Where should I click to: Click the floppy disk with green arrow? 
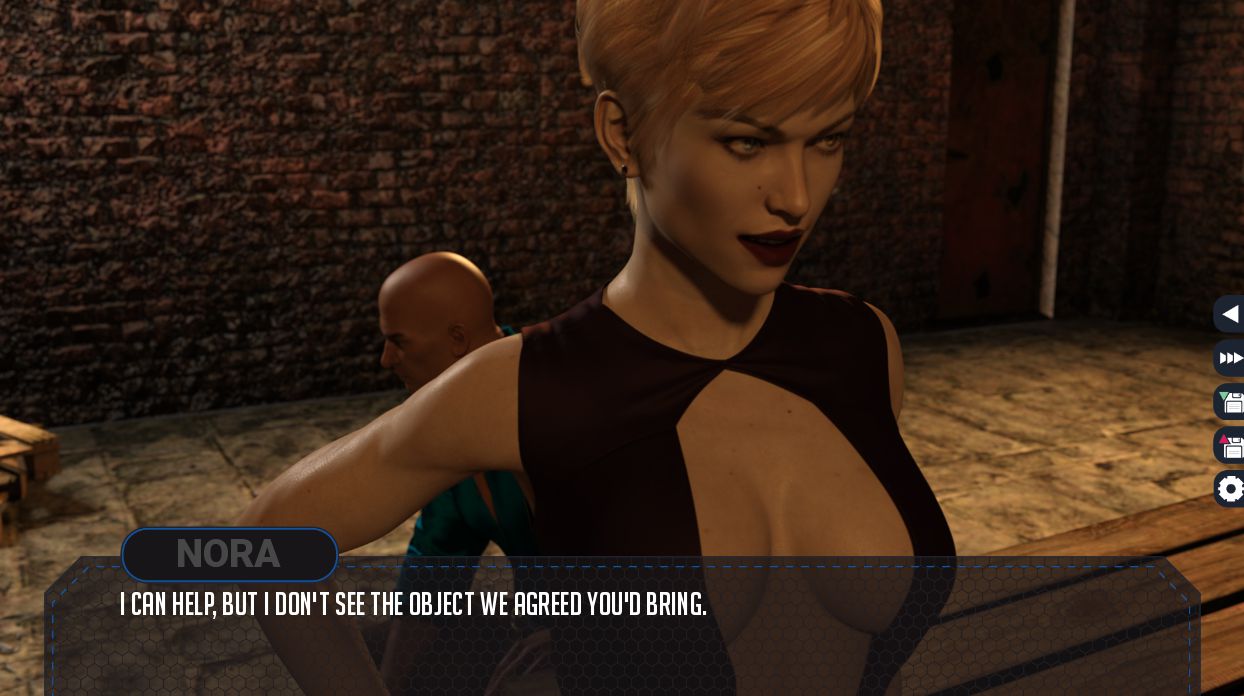1231,402
